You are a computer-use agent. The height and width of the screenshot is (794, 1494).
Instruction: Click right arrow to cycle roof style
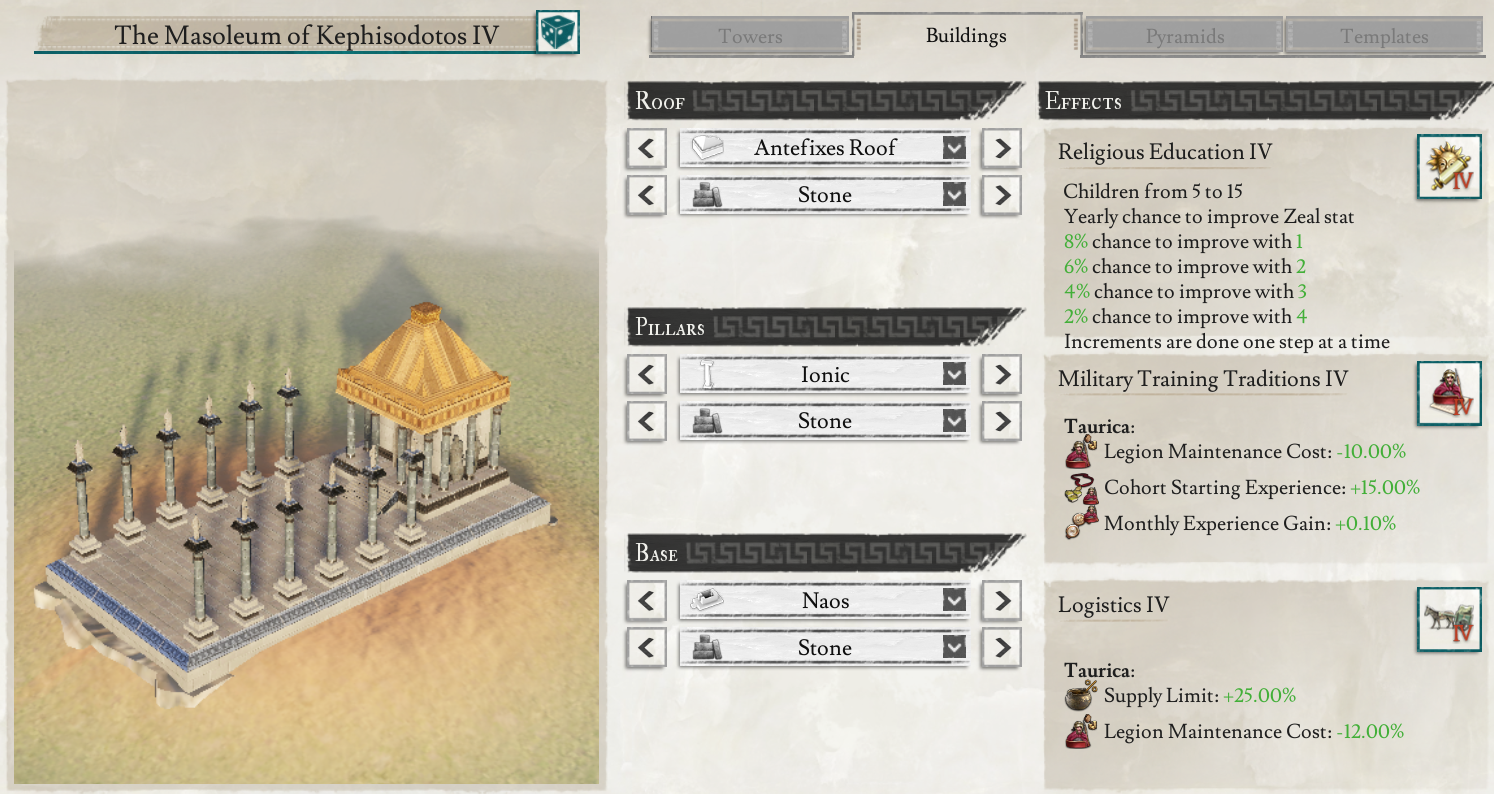(x=1003, y=147)
